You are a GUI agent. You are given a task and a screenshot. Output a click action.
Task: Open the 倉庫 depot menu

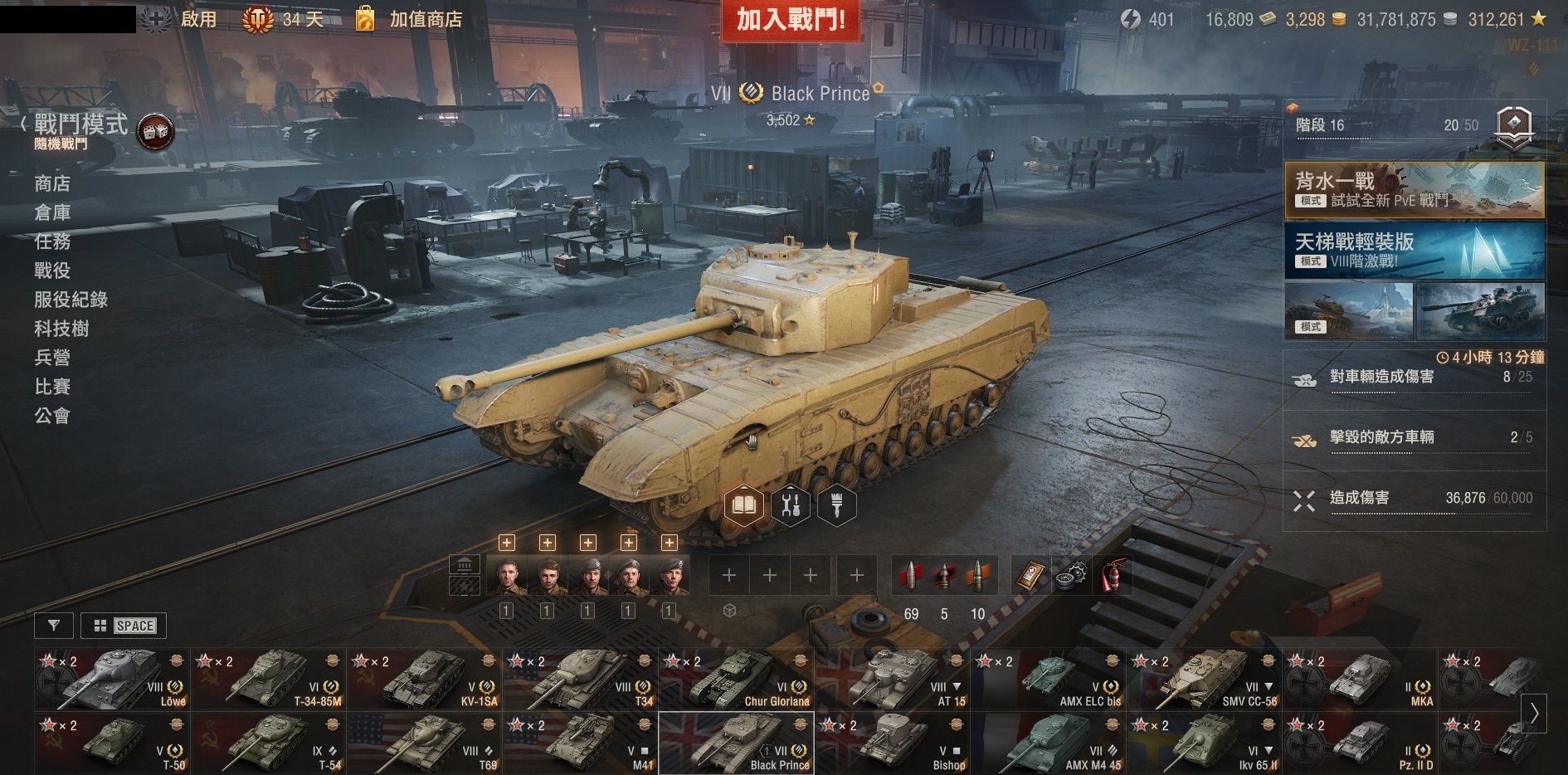pyautogui.click(x=52, y=212)
